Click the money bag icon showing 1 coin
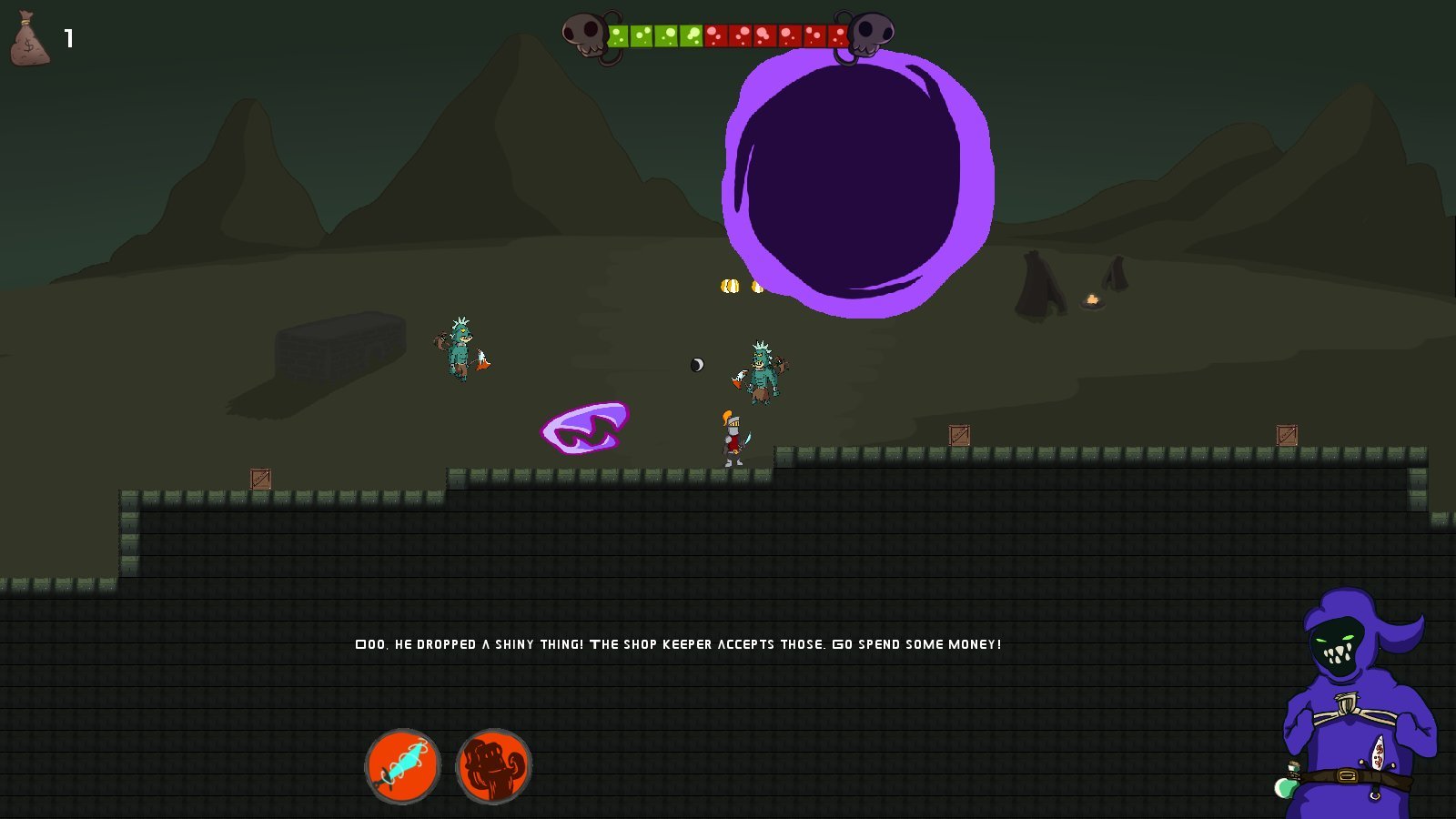The width and height of the screenshot is (1456, 819). pos(30,42)
